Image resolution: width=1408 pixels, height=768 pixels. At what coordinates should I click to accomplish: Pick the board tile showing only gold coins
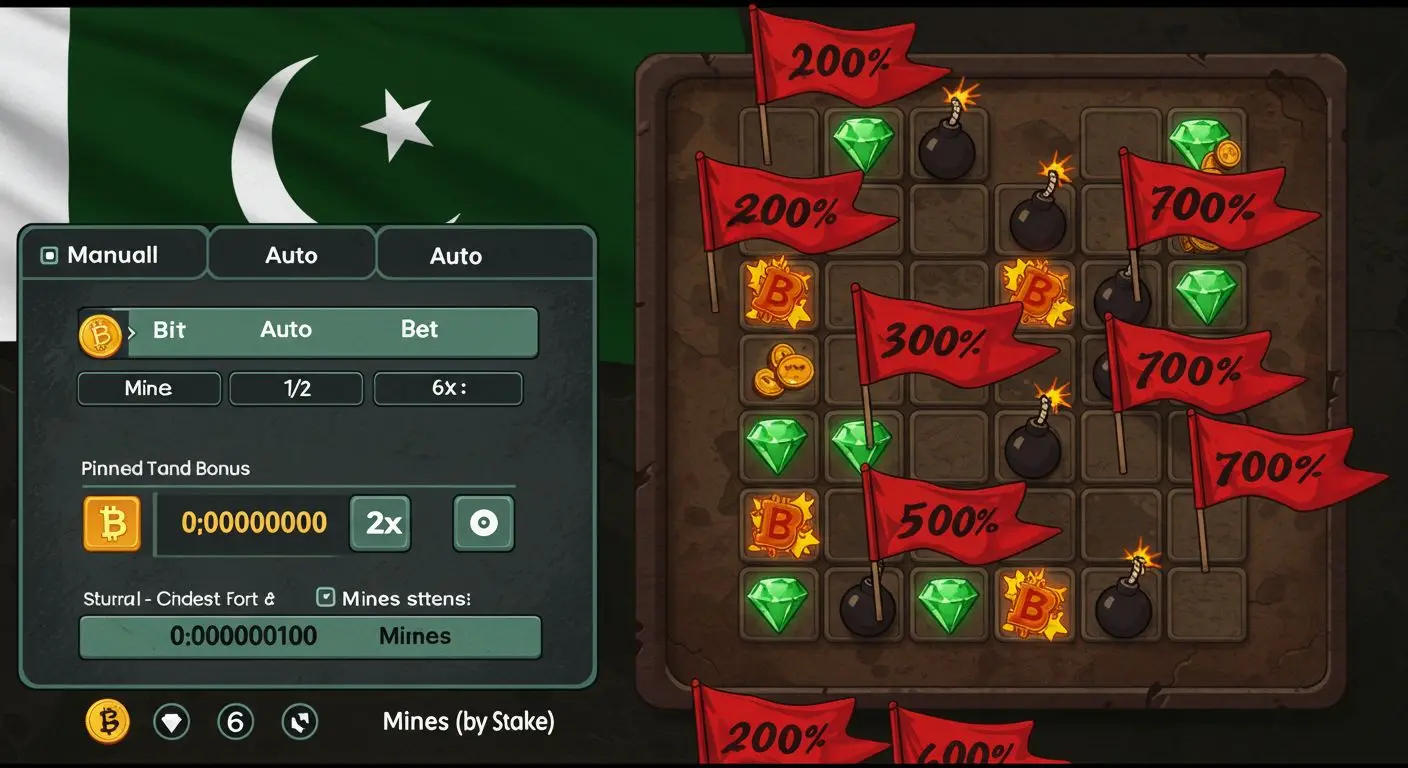(778, 372)
